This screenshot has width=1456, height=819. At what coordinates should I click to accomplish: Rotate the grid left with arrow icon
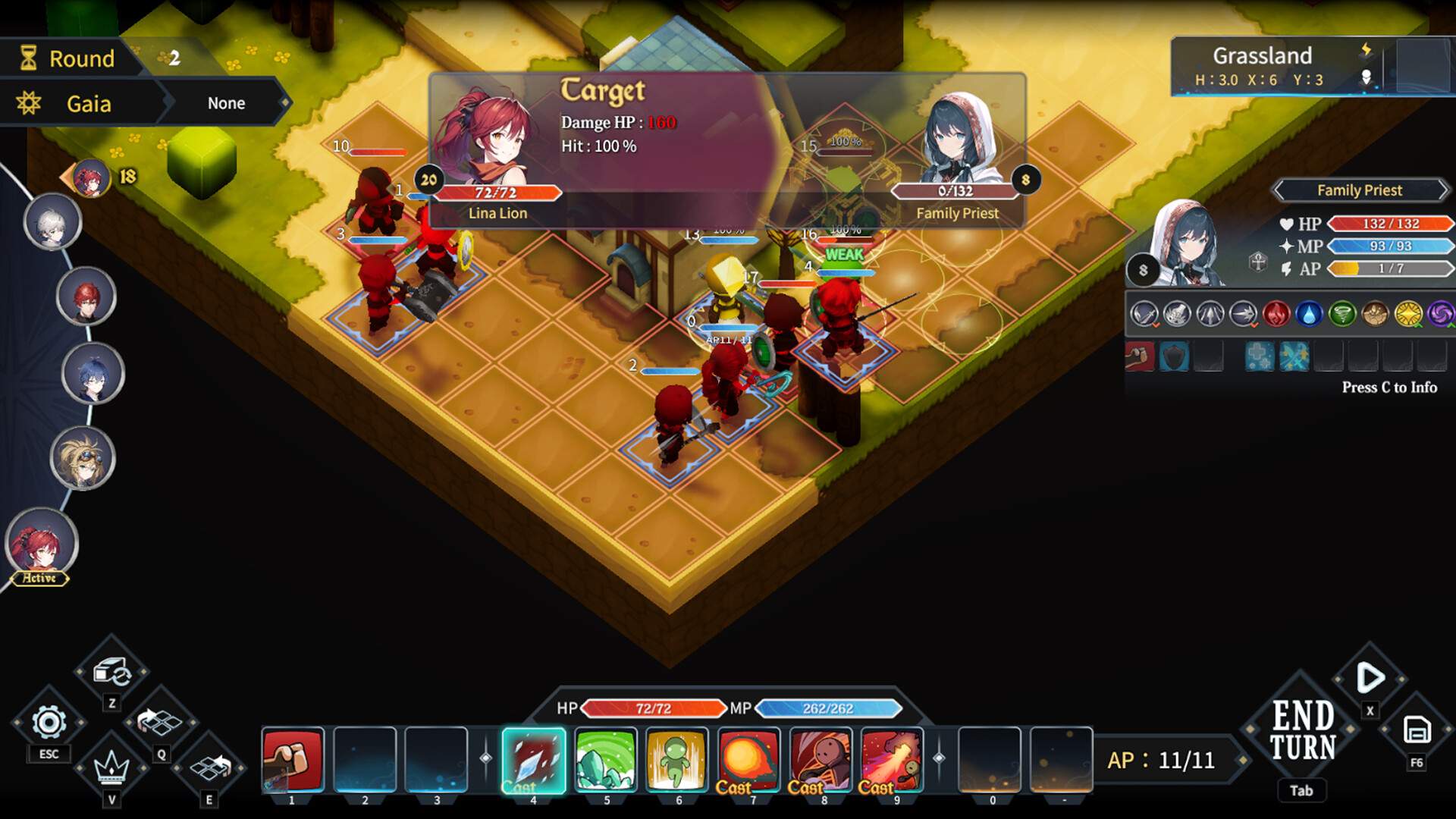pos(160,721)
